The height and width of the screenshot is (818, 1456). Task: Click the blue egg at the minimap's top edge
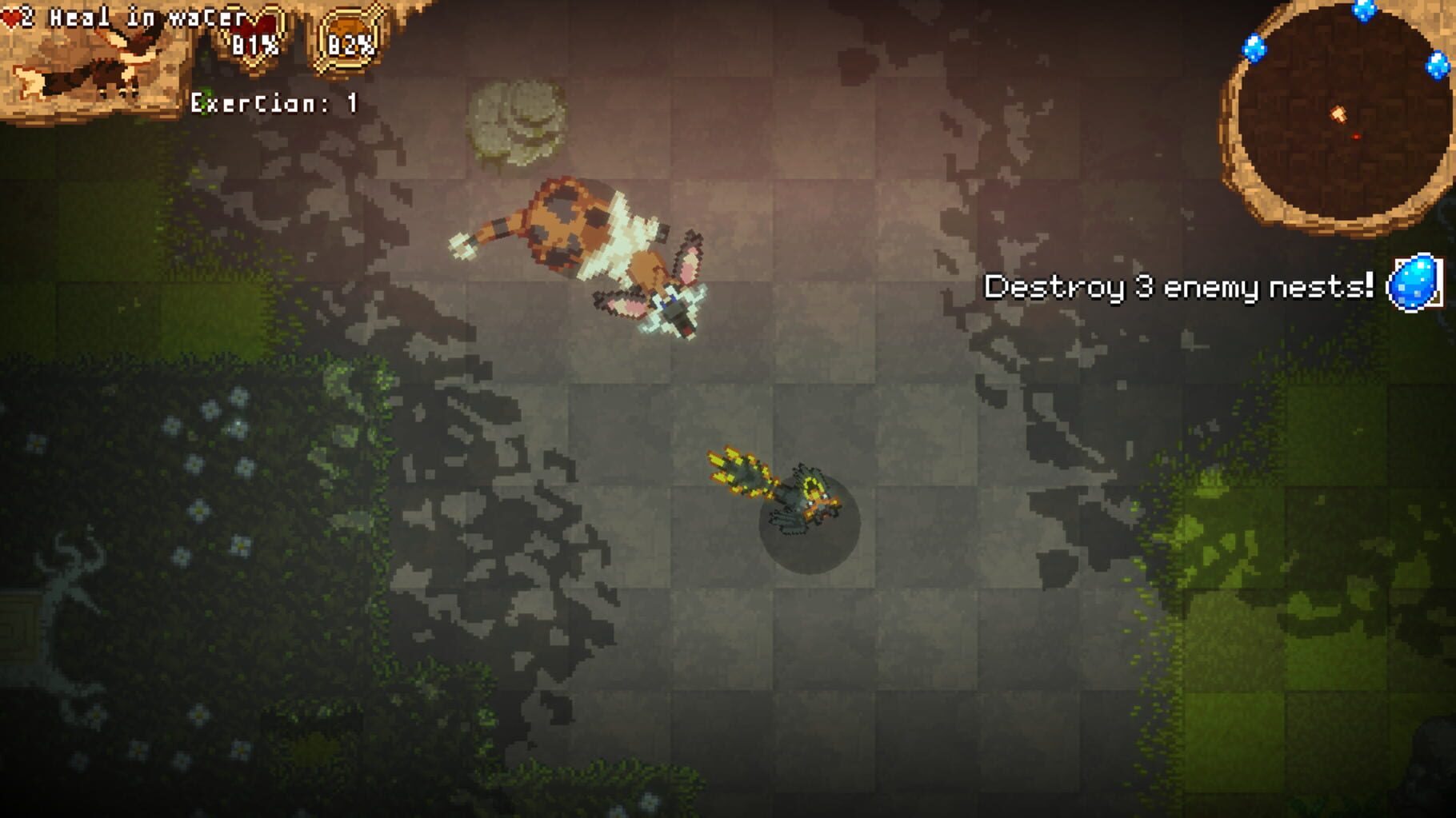click(1364, 10)
